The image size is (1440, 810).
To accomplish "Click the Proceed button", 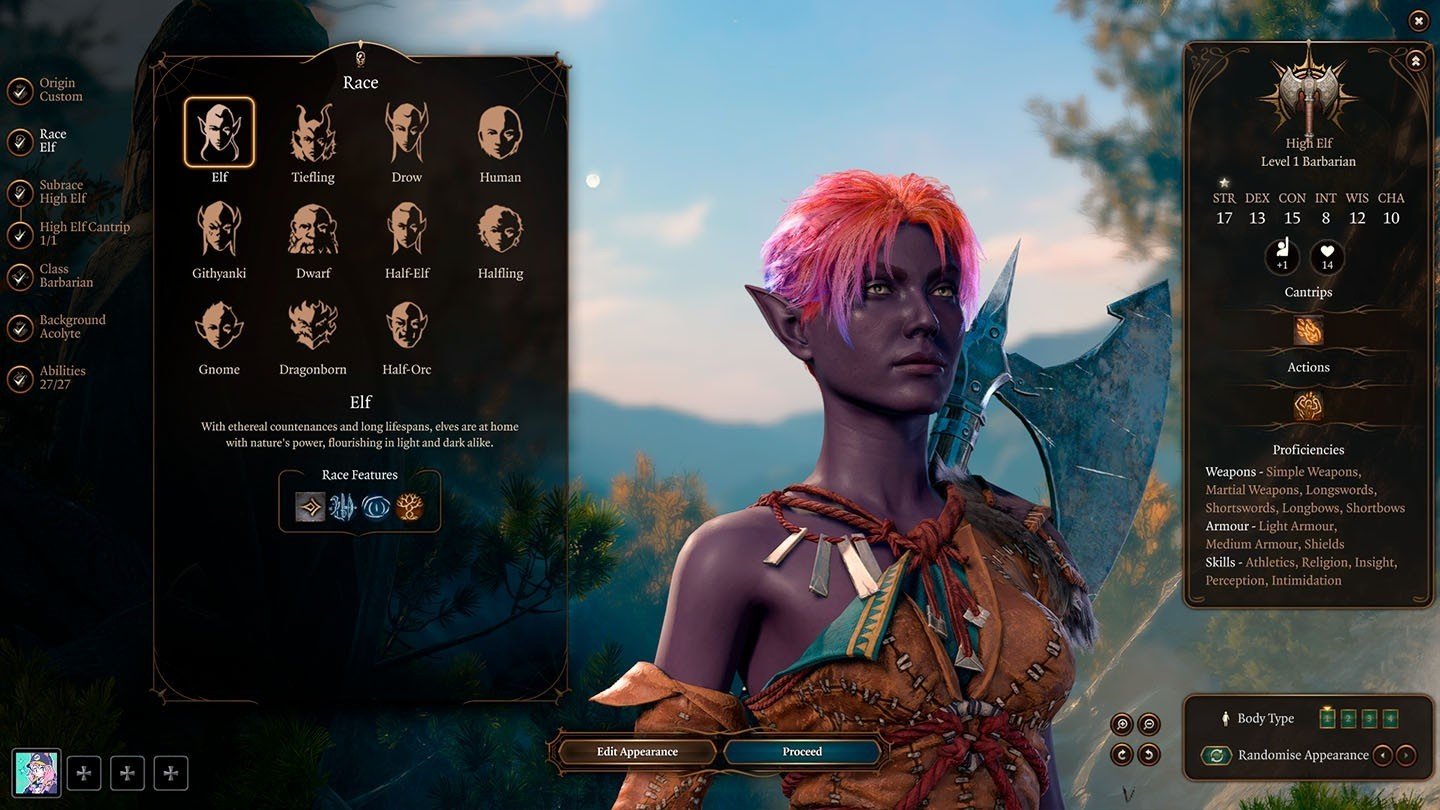I will pyautogui.click(x=802, y=751).
